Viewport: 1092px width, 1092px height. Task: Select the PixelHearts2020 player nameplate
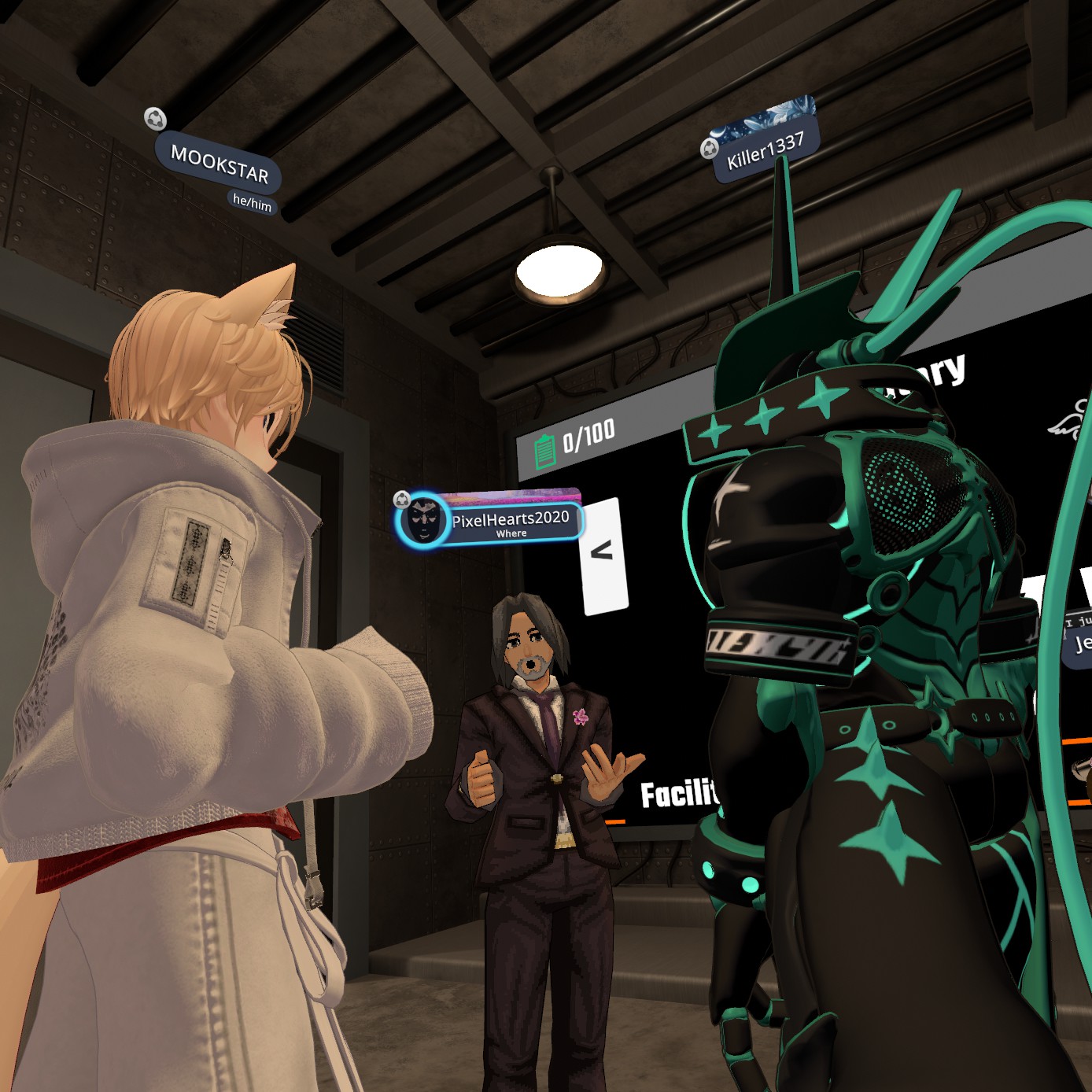[510, 520]
